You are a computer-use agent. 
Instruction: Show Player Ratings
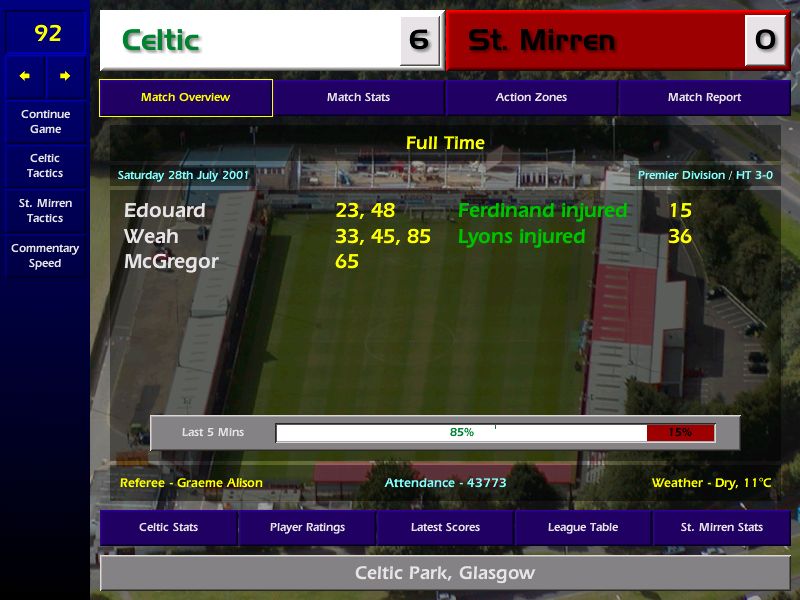click(307, 527)
